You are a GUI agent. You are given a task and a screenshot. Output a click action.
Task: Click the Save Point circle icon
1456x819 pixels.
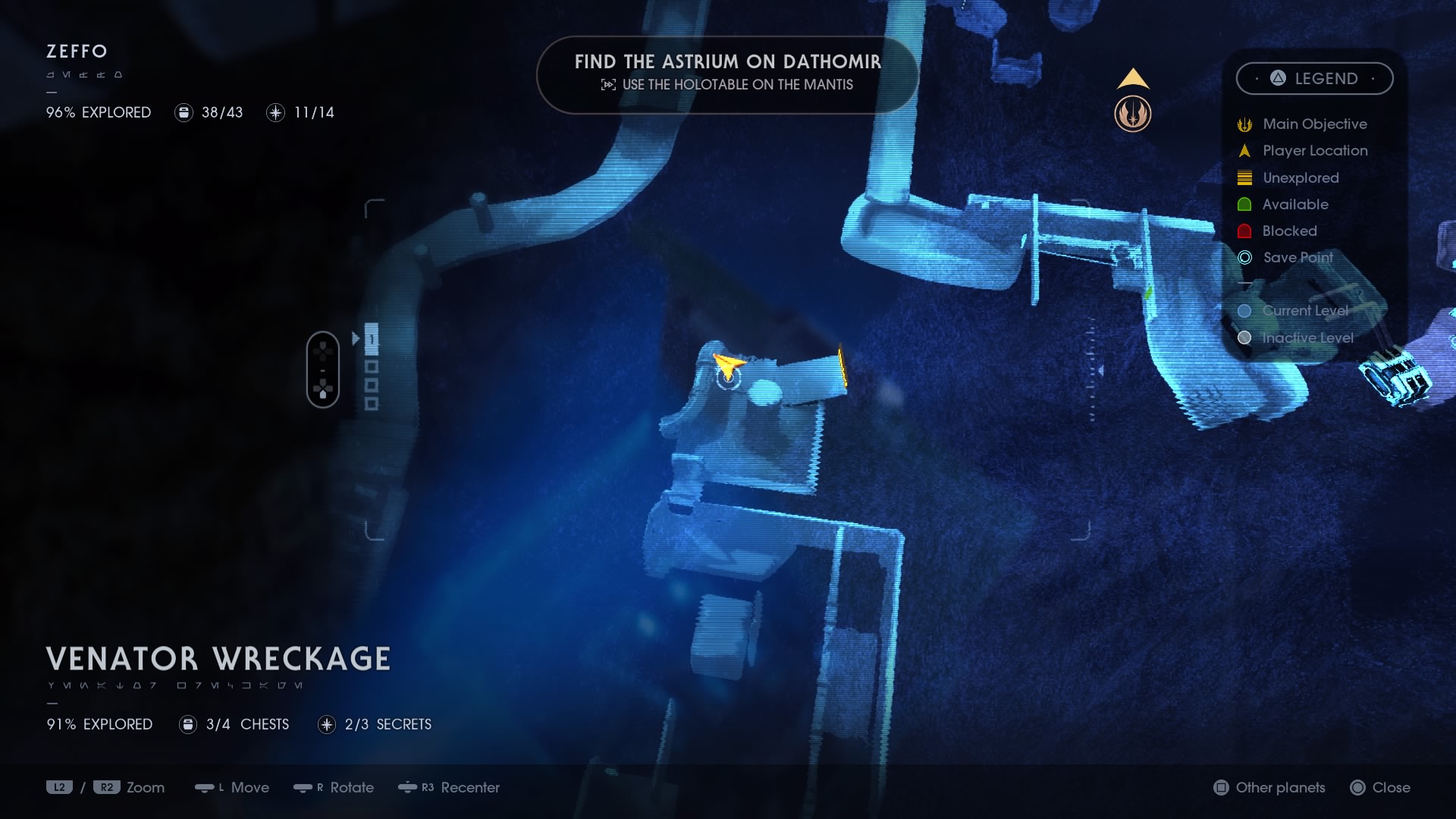(1244, 258)
